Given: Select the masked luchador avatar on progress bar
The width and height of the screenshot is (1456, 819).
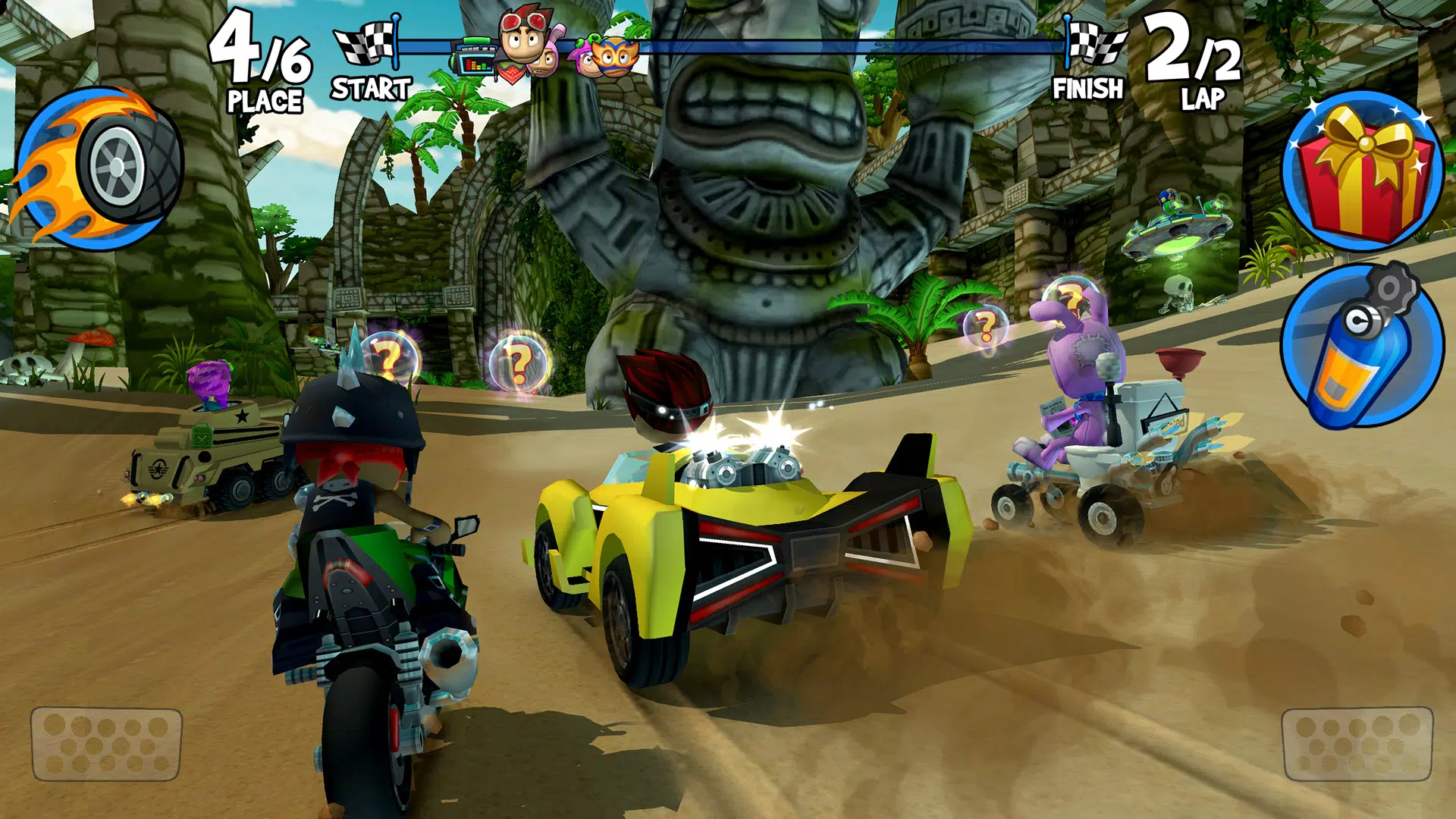Looking at the screenshot, I should (614, 61).
